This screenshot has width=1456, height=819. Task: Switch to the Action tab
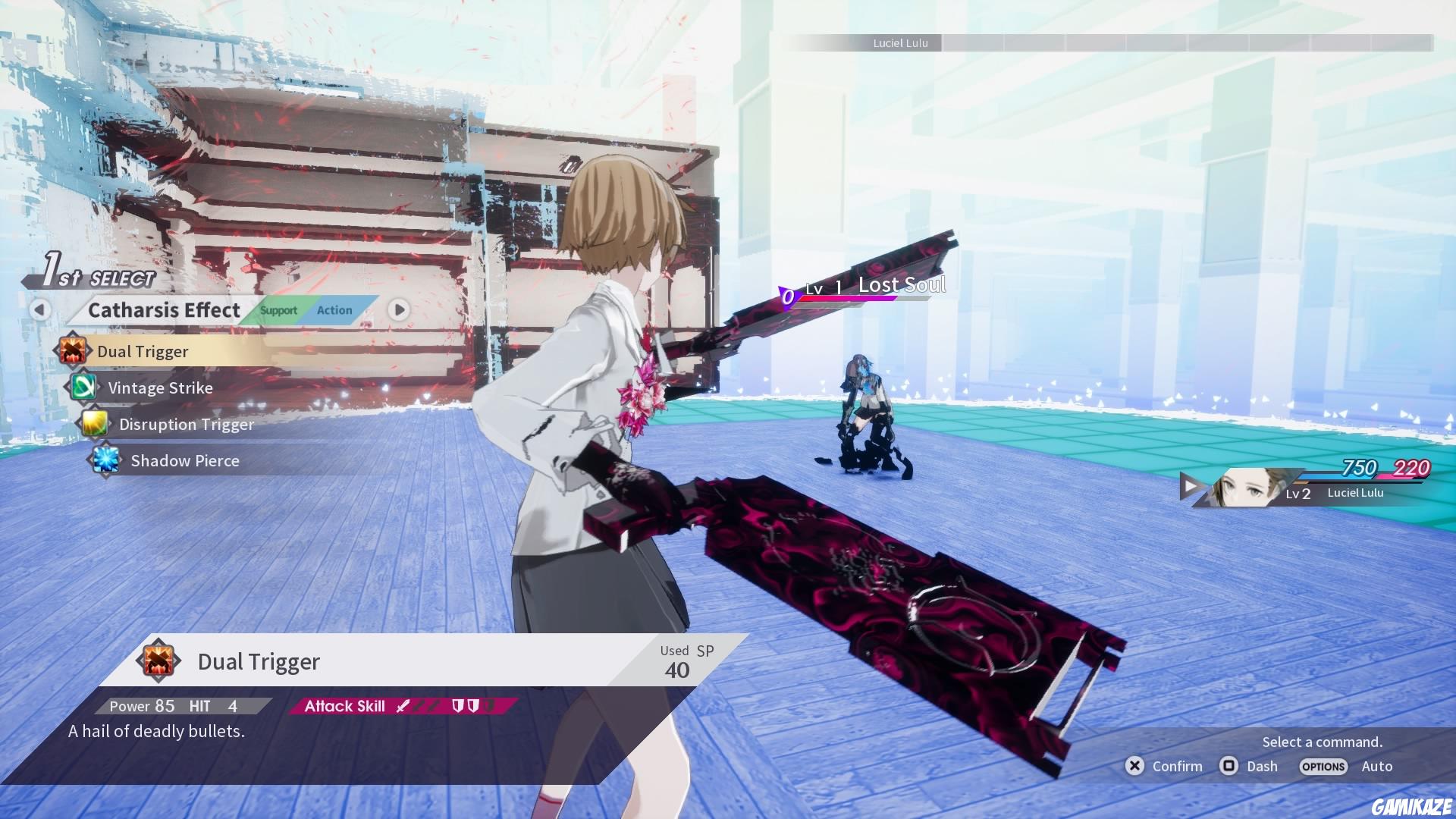point(334,310)
